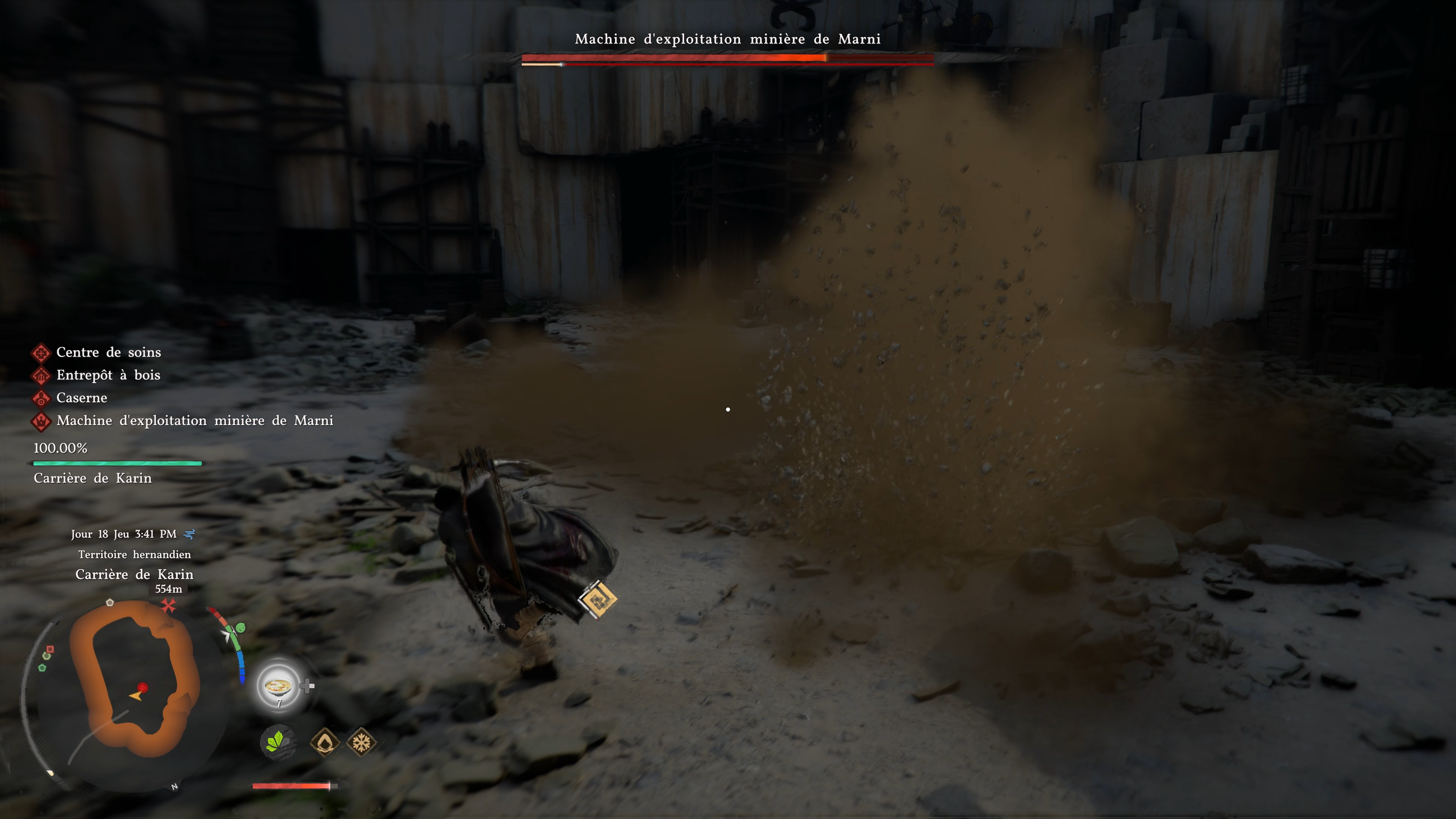Click the hooded figure buff icon
This screenshot has height=819, width=1456.
click(325, 742)
